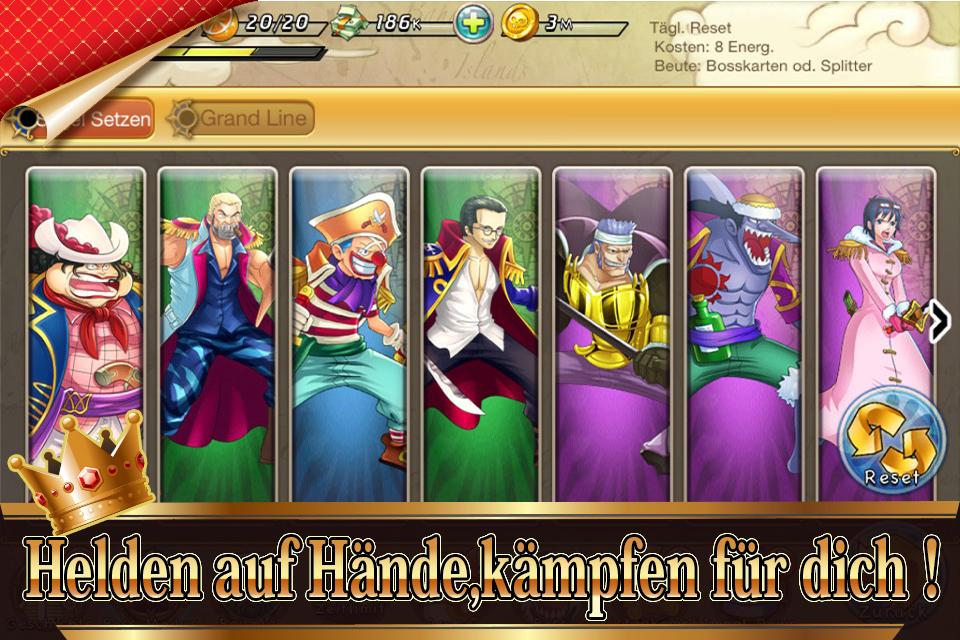
Task: Switch to the Grand Line tab
Action: pyautogui.click(x=242, y=119)
